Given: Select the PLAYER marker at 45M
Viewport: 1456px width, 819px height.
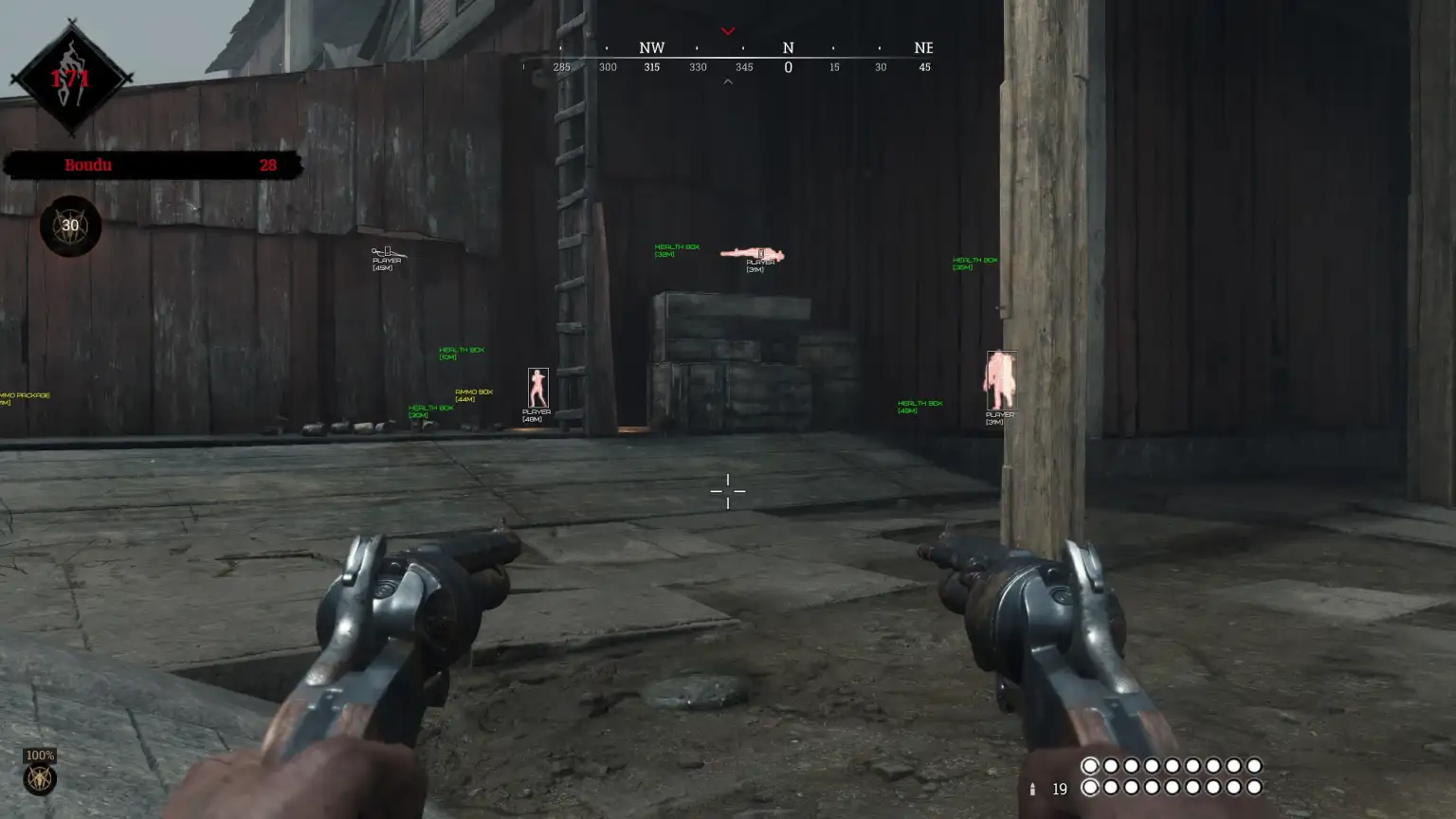Looking at the screenshot, I should (x=384, y=263).
